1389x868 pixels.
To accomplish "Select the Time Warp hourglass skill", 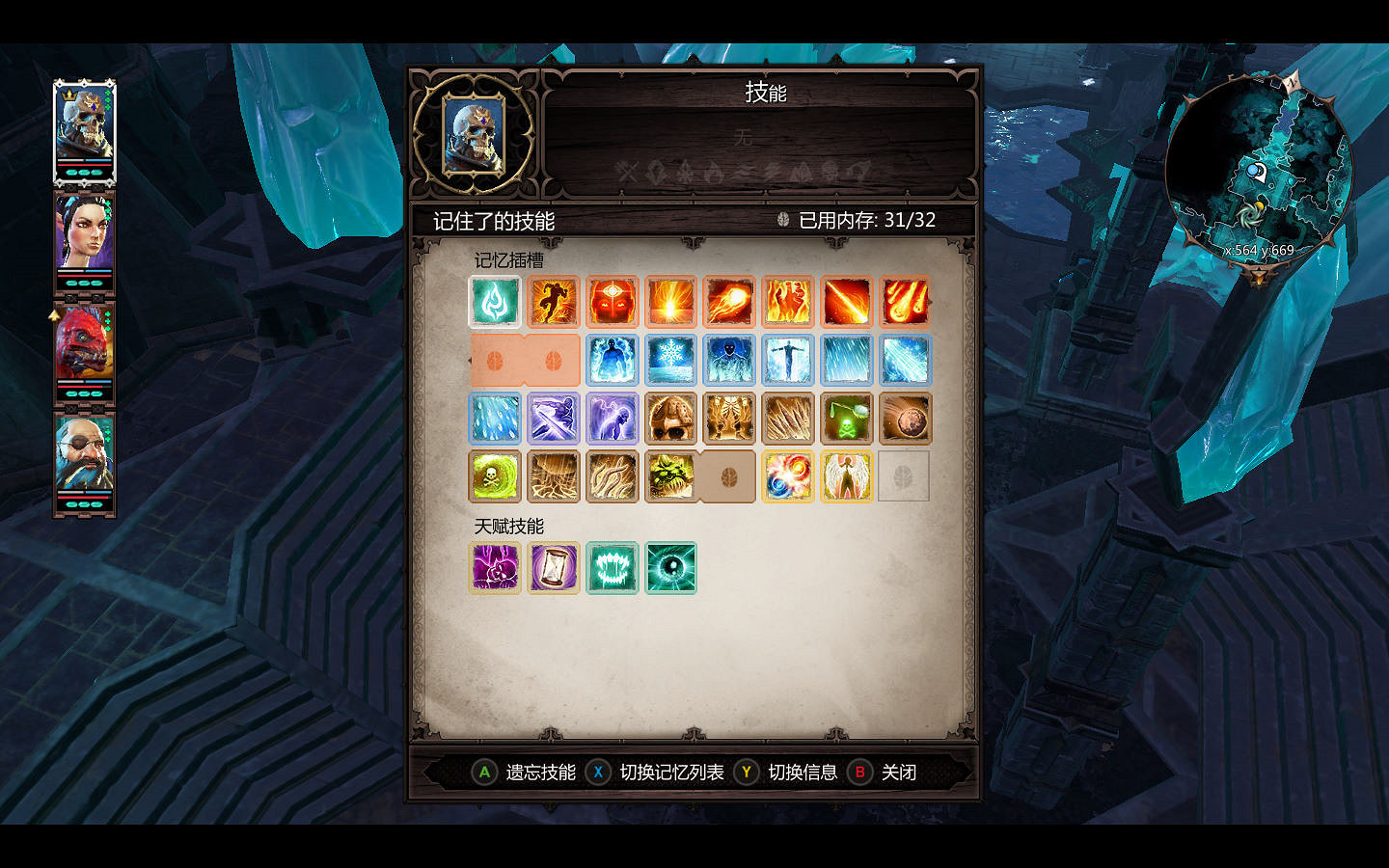I will coord(554,568).
